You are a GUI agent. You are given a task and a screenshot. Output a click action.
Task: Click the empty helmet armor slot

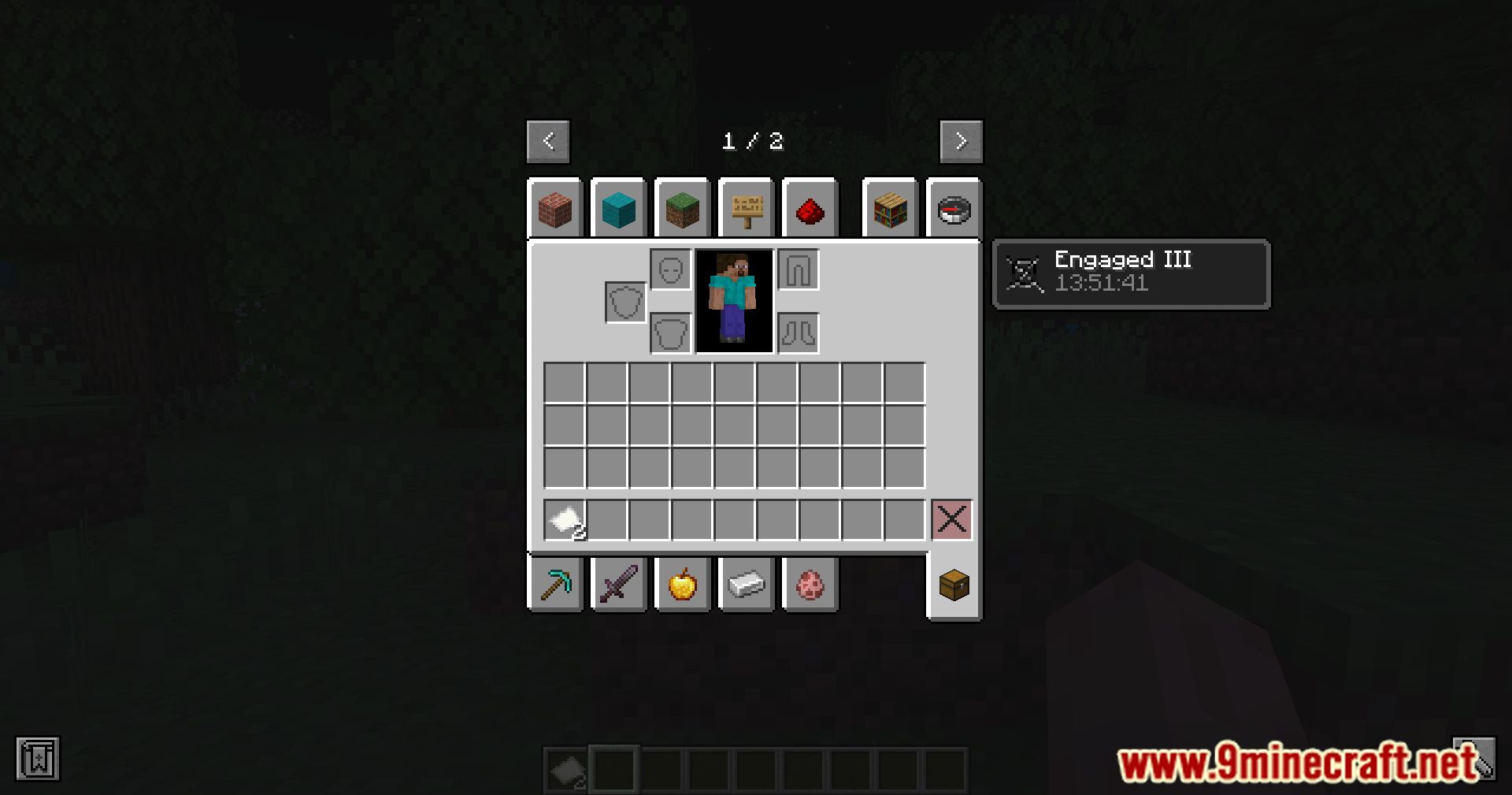click(670, 267)
